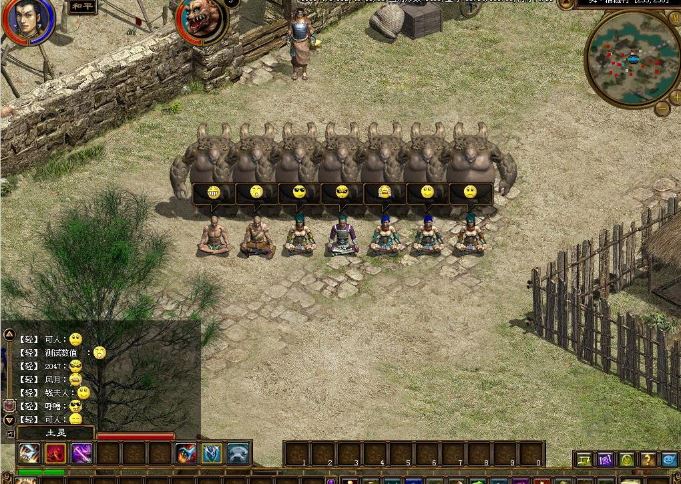Click the round green face button
Screen dimensions: 681x484
pyautogui.click(x=627, y=460)
